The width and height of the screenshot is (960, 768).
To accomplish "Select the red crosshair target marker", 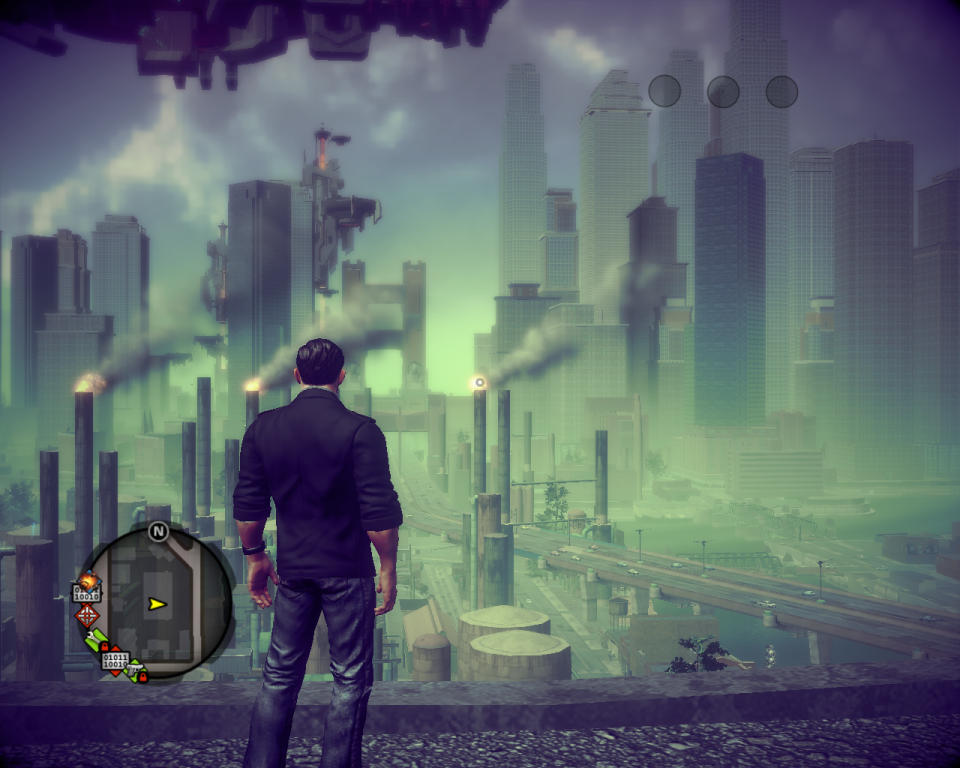I will click(87, 615).
